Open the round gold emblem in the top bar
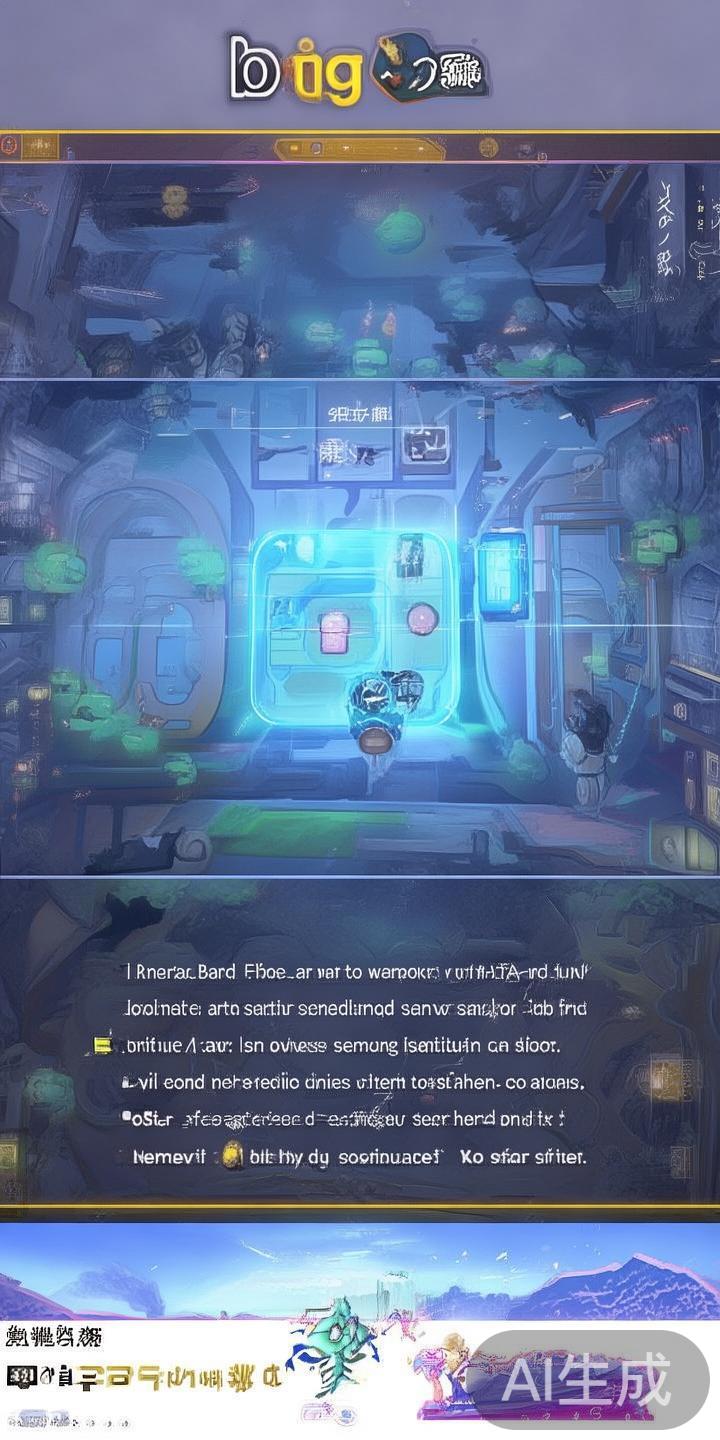Image resolution: width=720 pixels, height=1440 pixels. coord(488,147)
